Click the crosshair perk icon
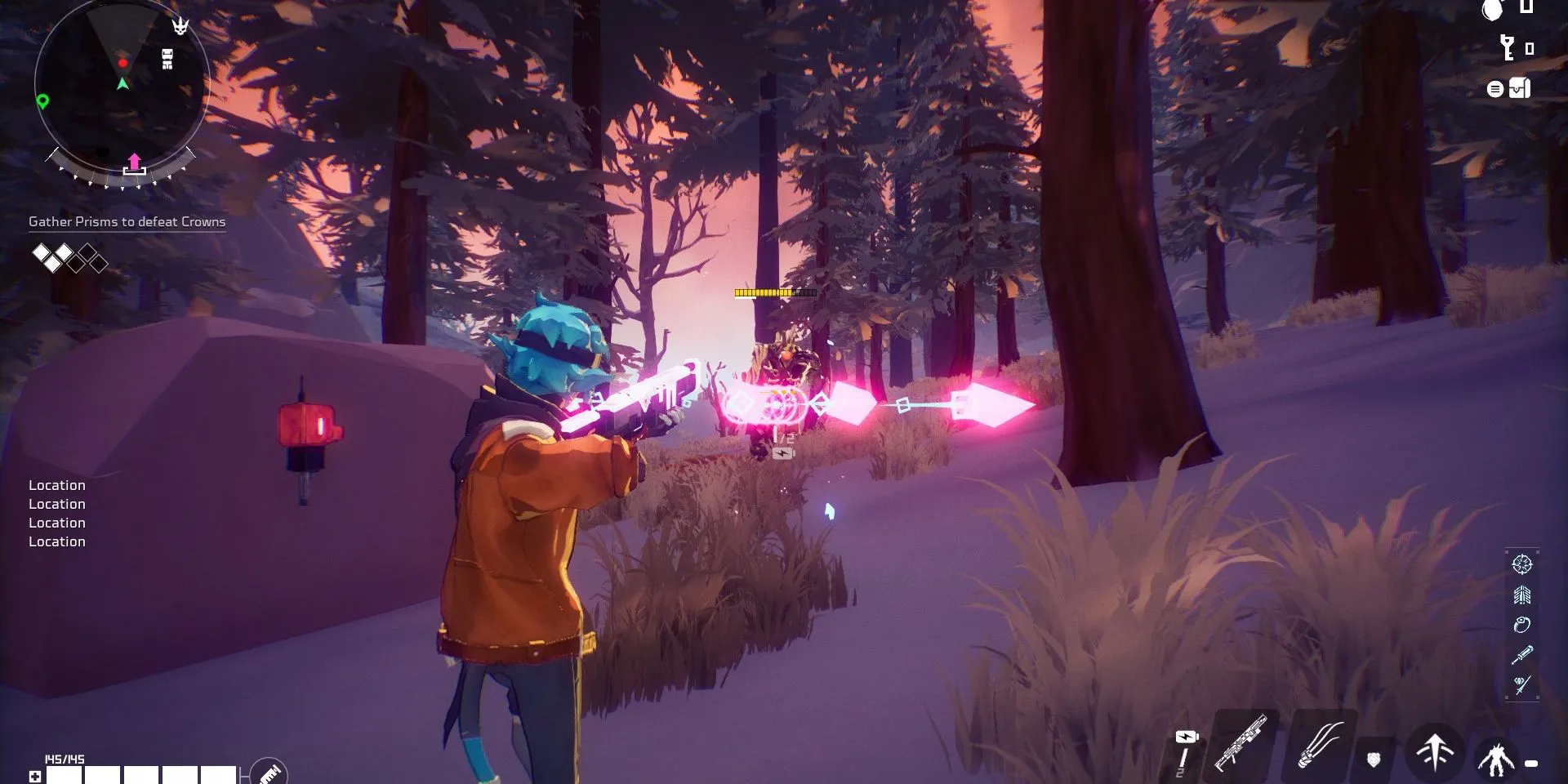Viewport: 1568px width, 784px height. [1521, 564]
